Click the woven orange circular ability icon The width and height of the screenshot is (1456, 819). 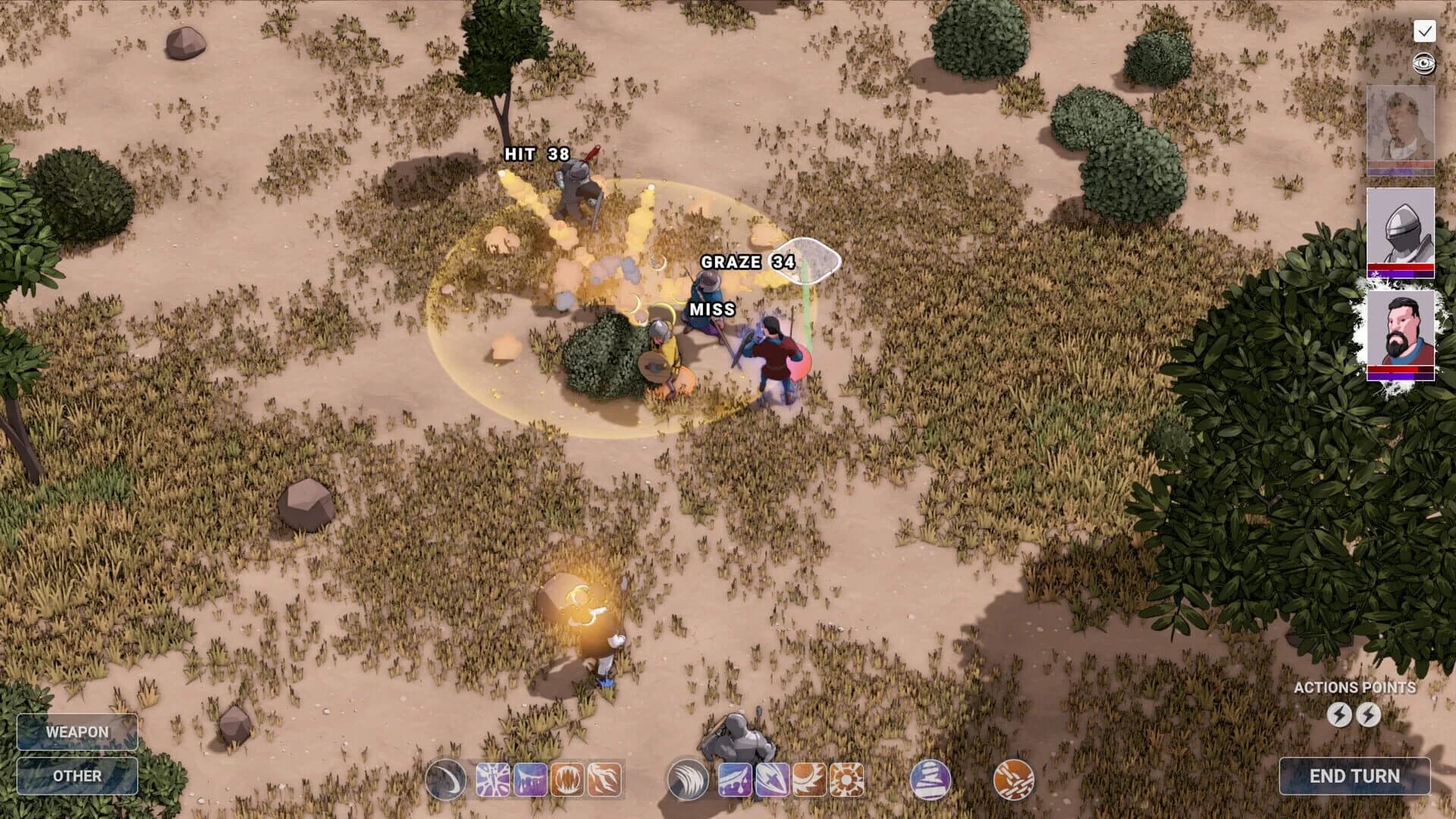pos(1014,780)
